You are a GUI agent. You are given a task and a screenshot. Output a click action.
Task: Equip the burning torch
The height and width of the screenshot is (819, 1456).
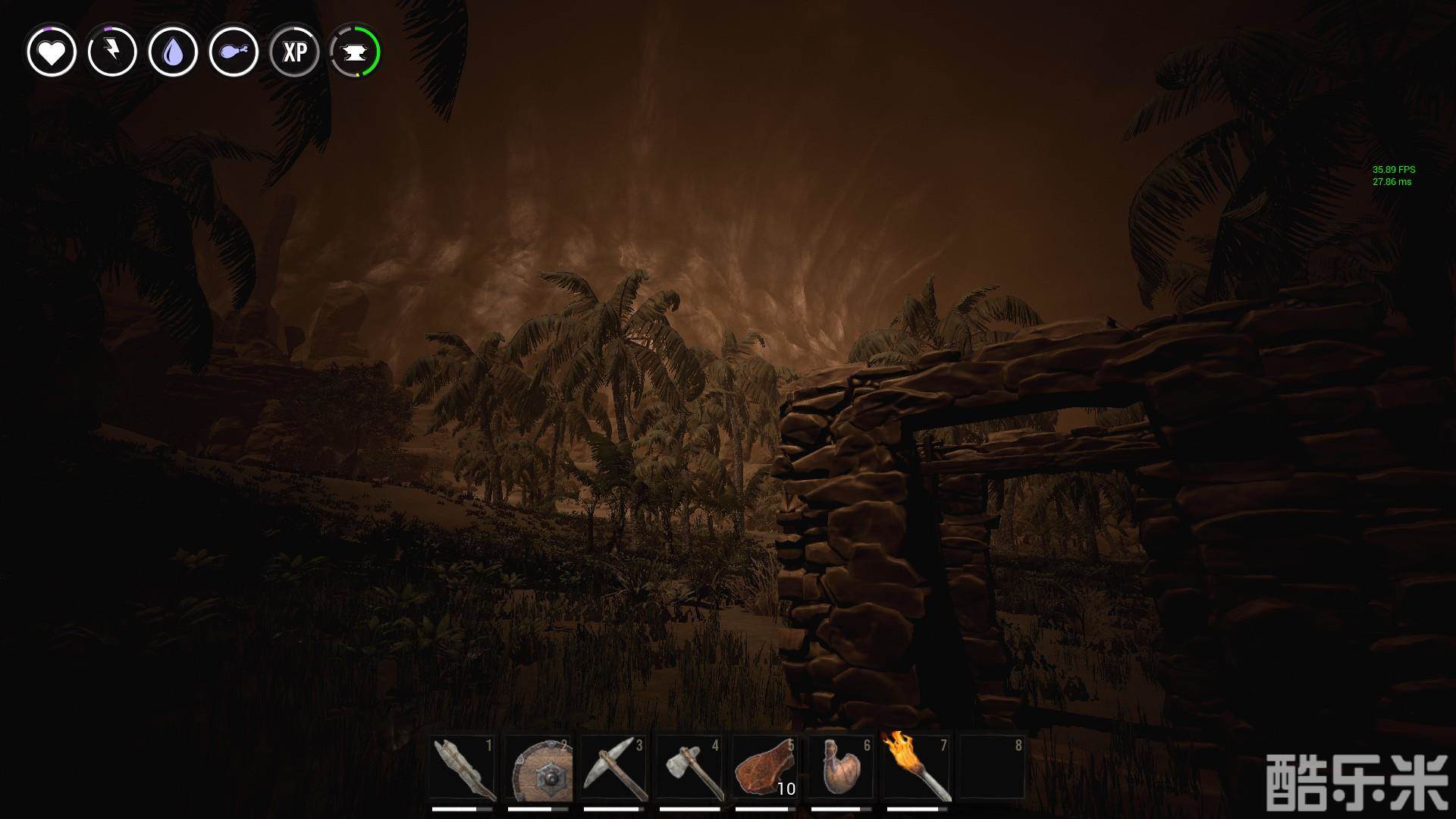coord(917,768)
